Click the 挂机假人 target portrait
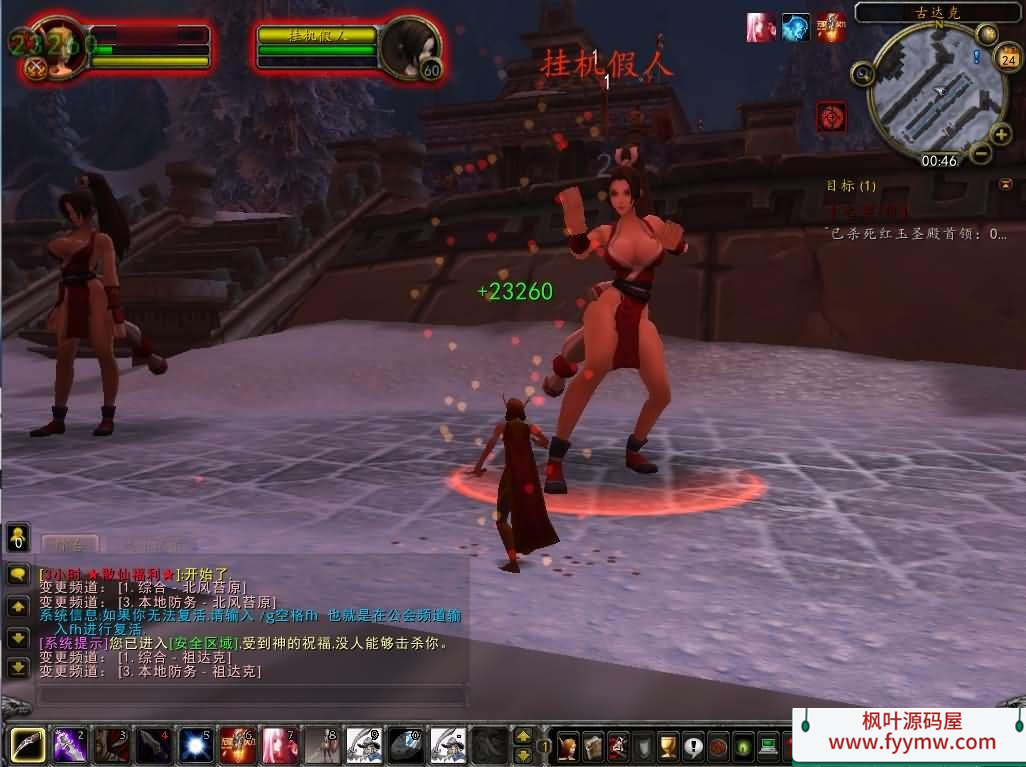 click(410, 46)
